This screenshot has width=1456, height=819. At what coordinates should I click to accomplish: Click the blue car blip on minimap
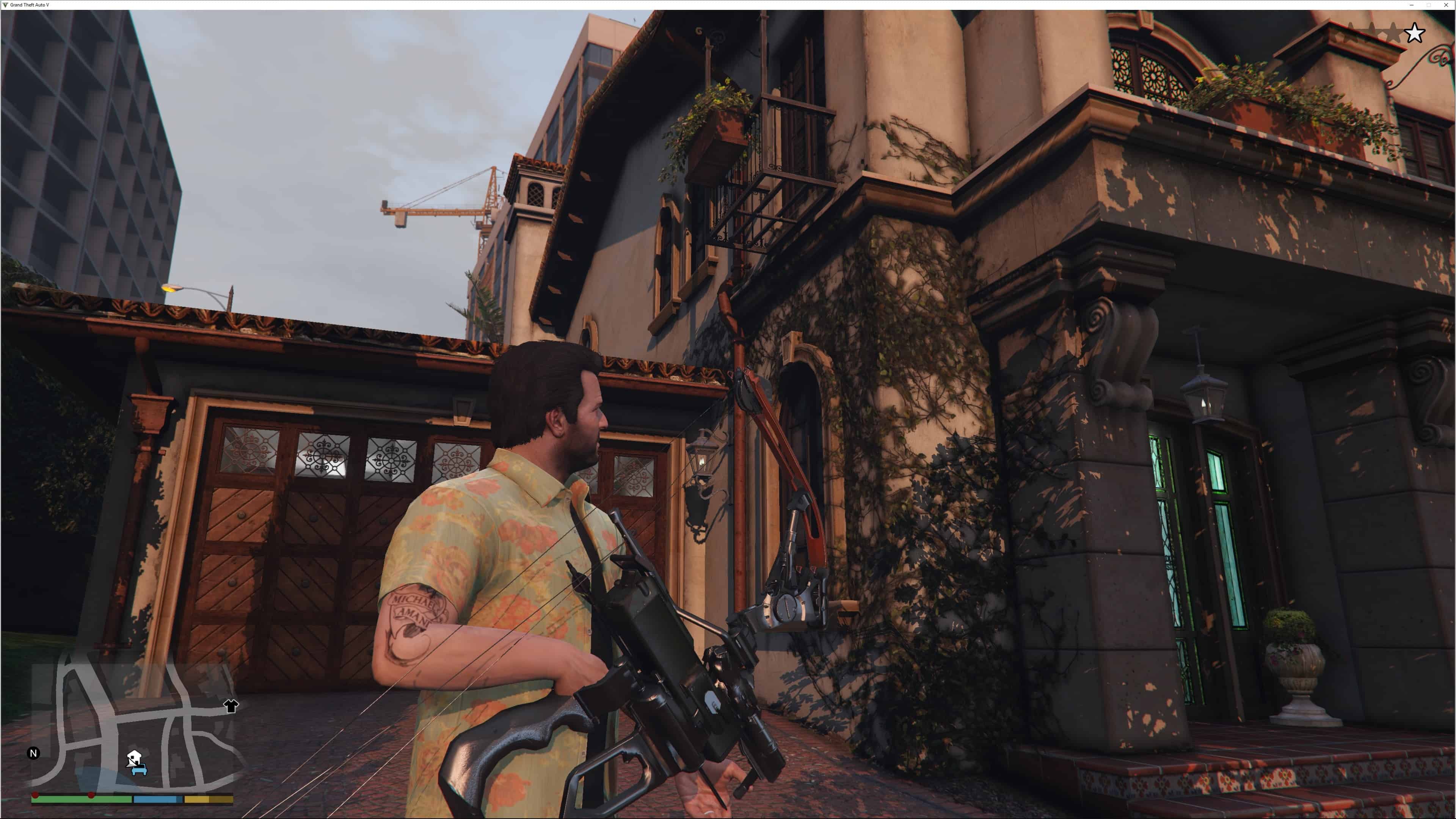click(x=139, y=769)
